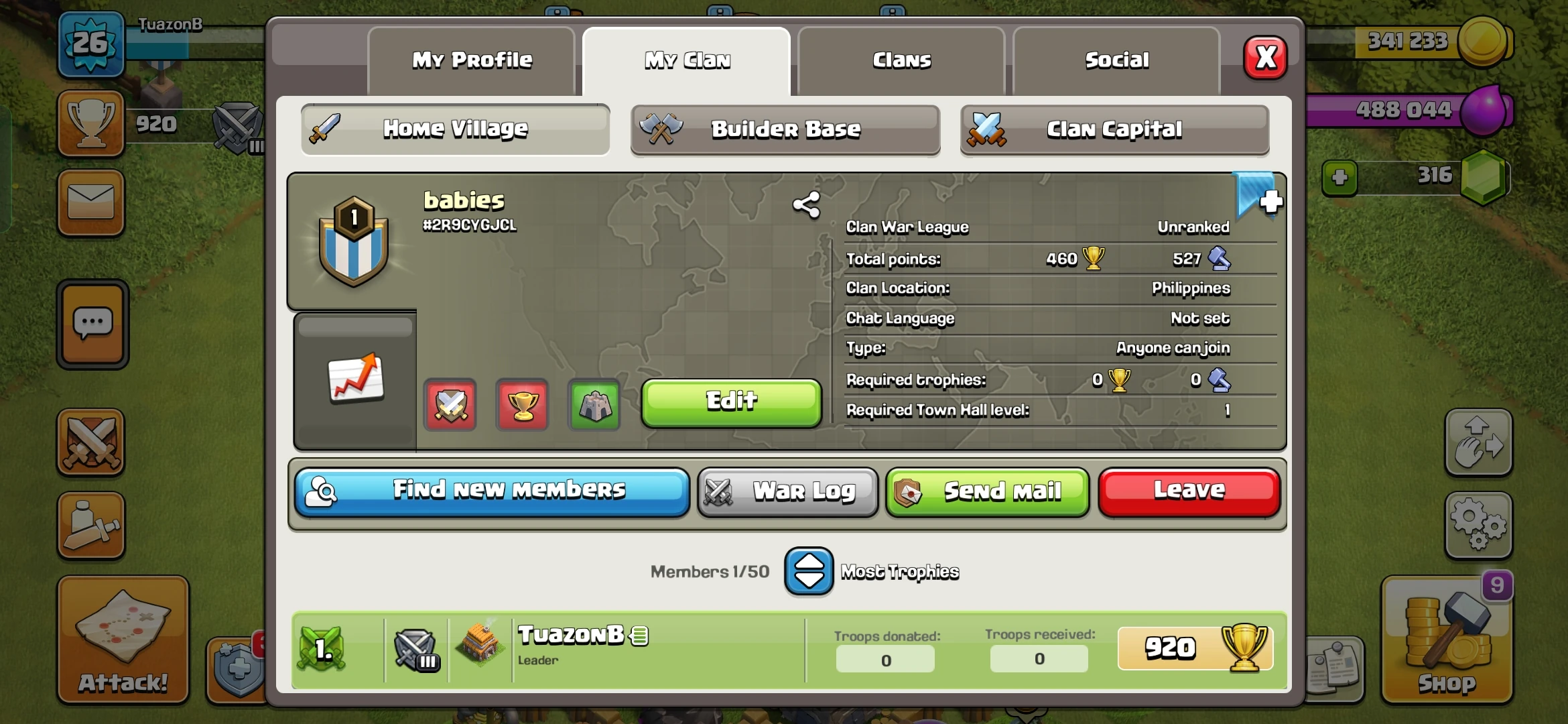Expand TuazonB's member row options
This screenshot has height=724, width=1568.
640,635
